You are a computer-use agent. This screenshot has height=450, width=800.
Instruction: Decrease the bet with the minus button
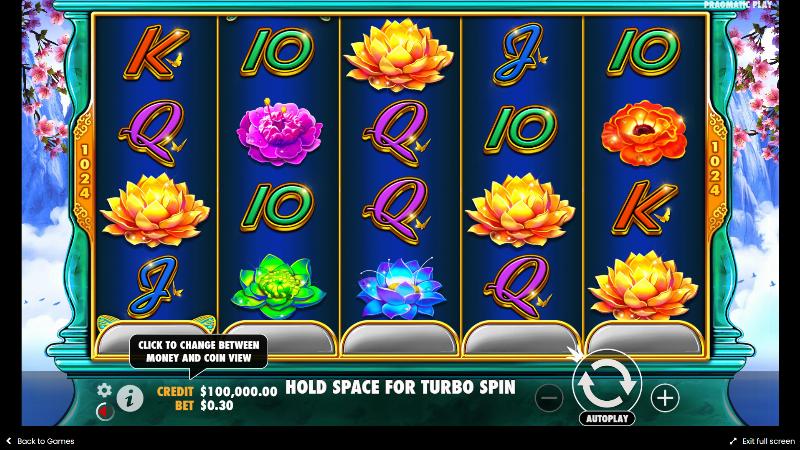[x=549, y=398]
